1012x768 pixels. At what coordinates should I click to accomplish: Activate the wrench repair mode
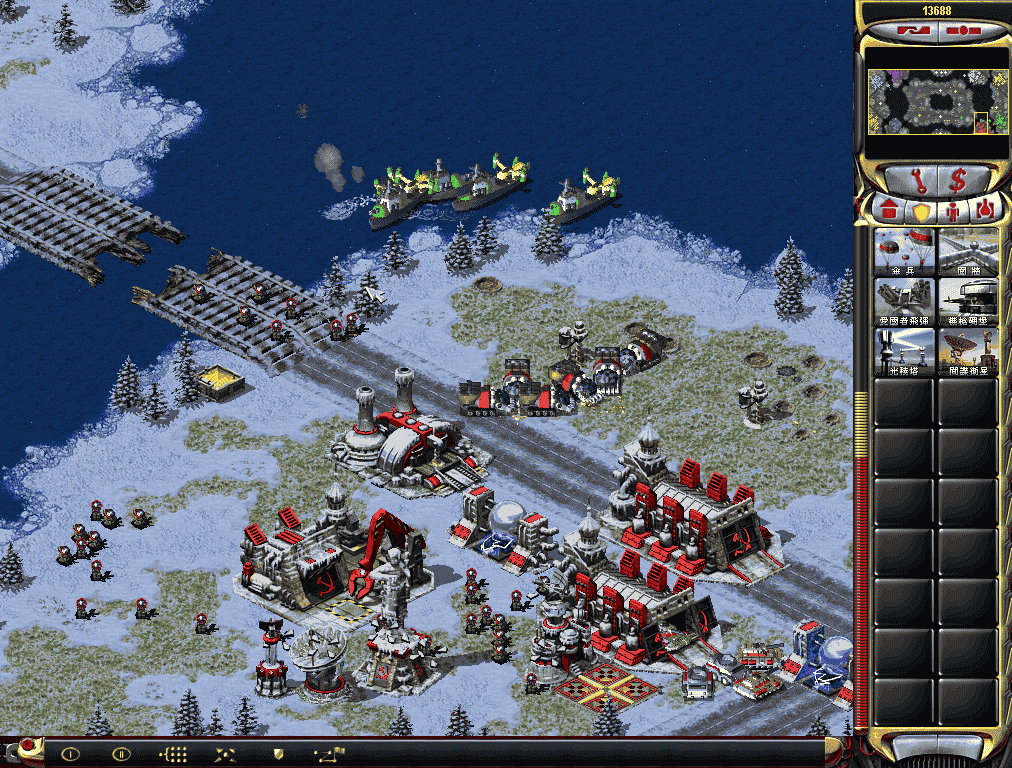point(917,180)
